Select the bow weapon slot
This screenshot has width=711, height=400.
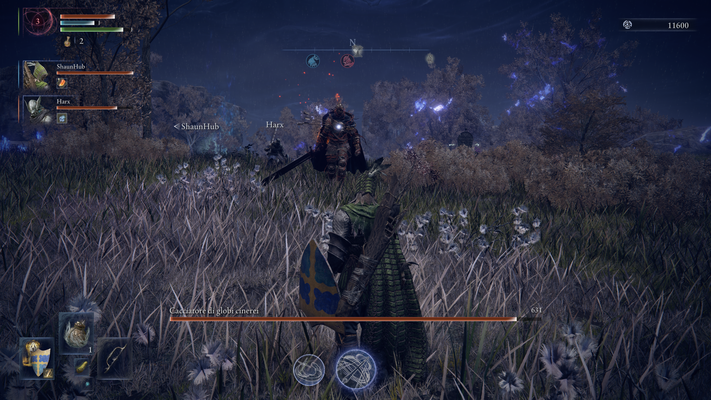pos(113,357)
